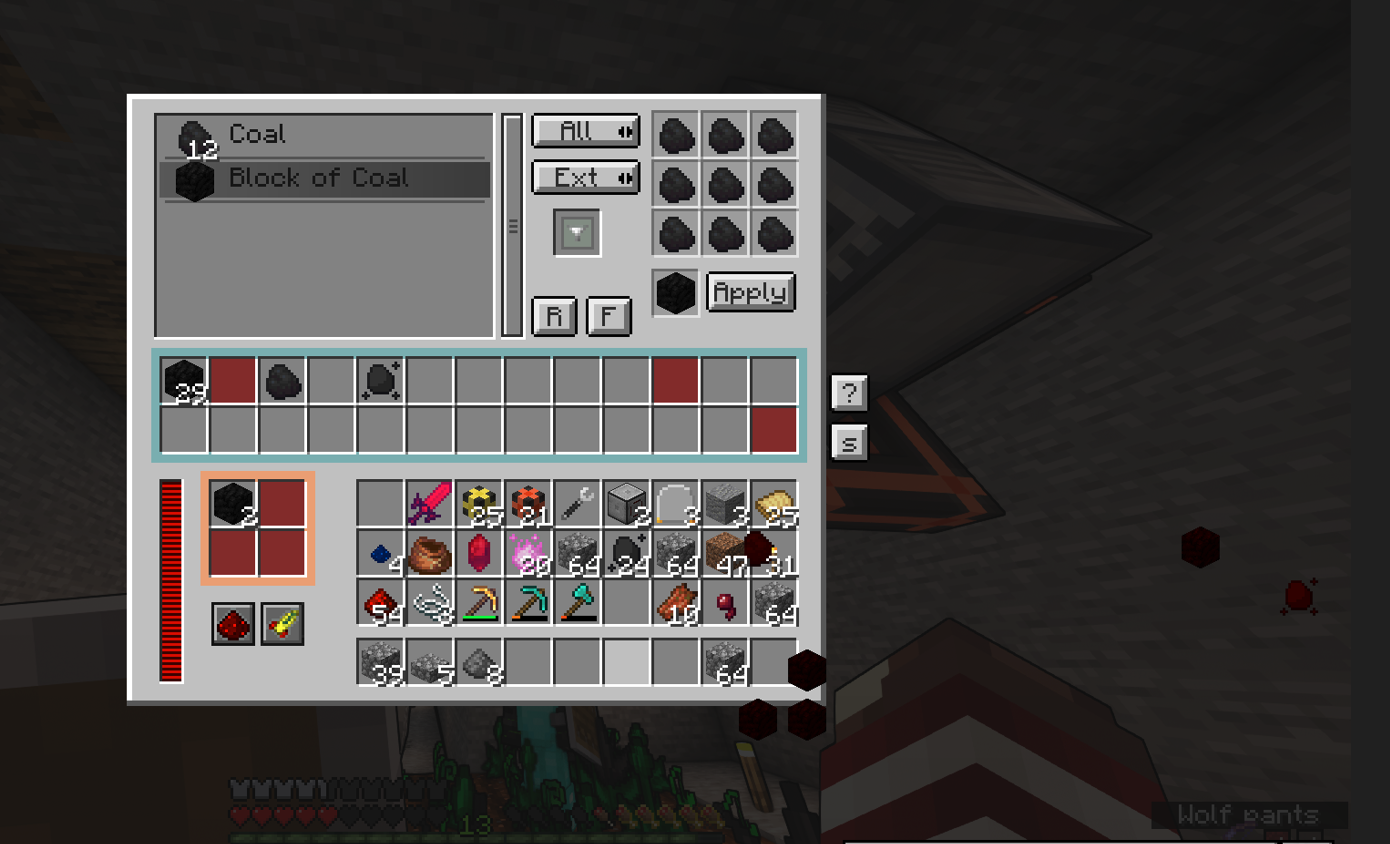Click the furnace block in the inventory

click(x=626, y=503)
